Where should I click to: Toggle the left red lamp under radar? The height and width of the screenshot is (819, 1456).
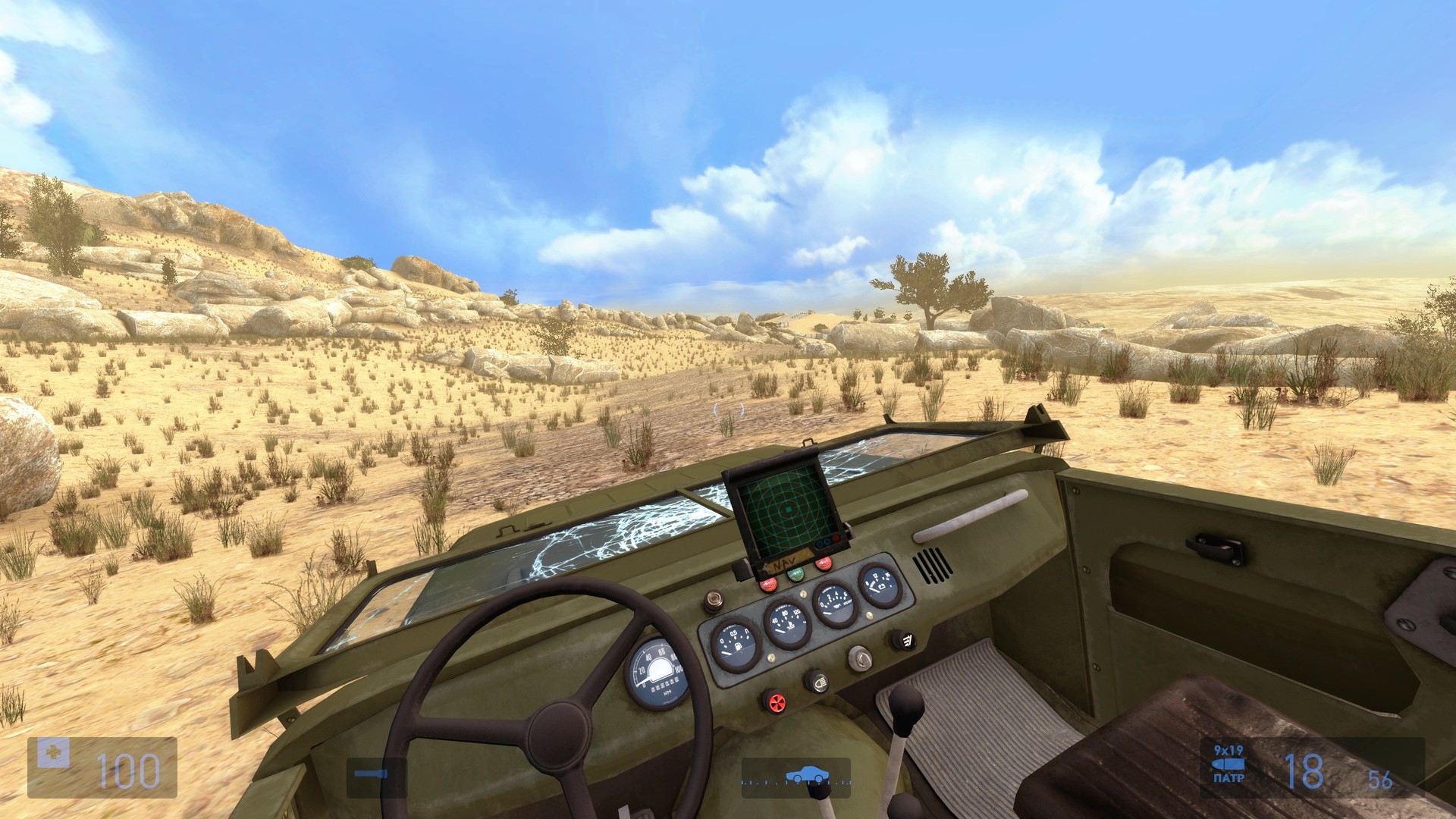click(x=768, y=584)
